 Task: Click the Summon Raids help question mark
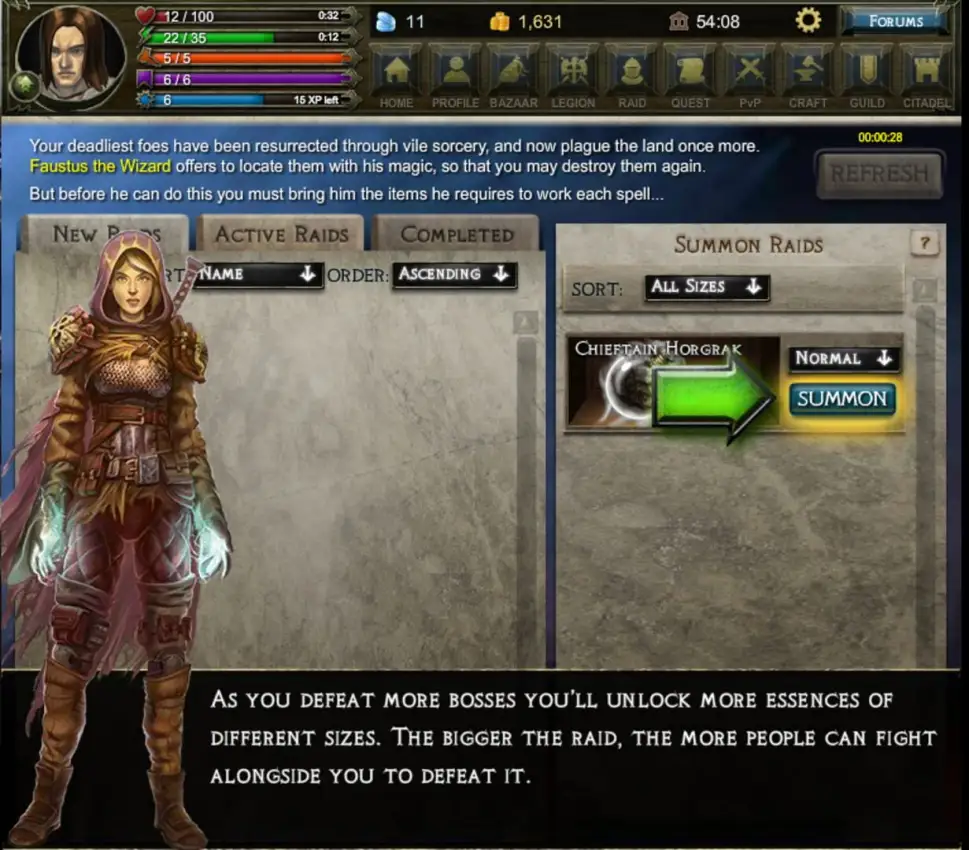924,243
